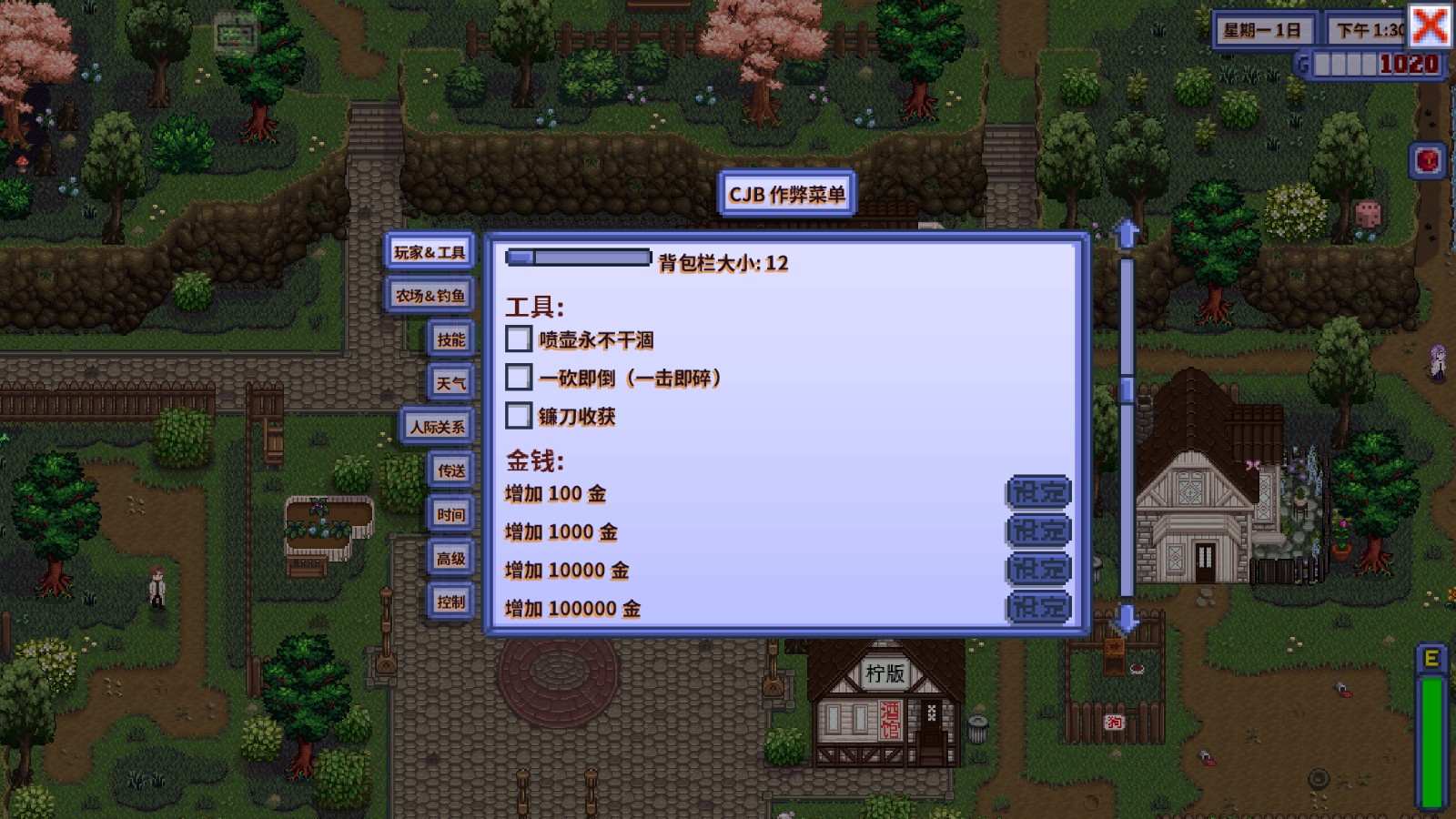Viewport: 1456px width, 819px height.
Task: Open the 高级 settings page
Action: point(451,558)
